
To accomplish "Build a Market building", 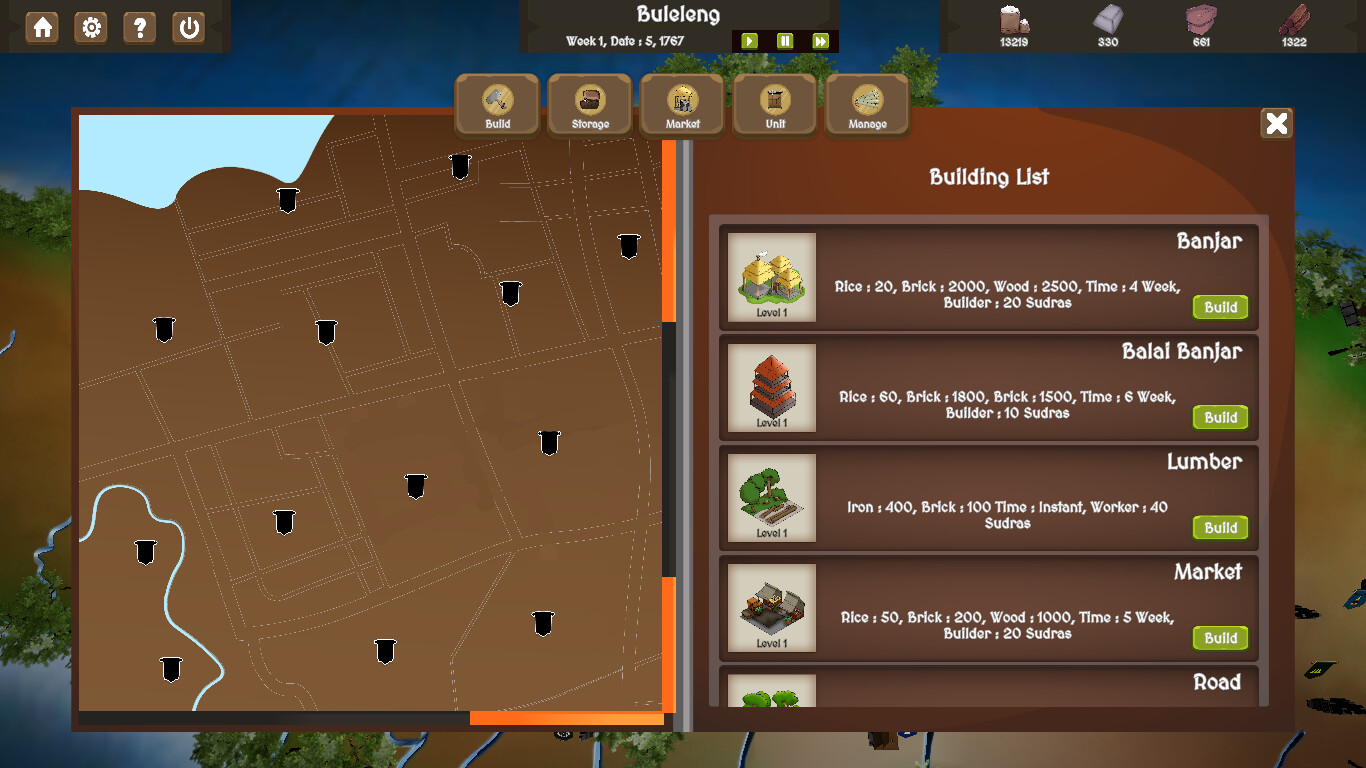I will (x=1219, y=638).
